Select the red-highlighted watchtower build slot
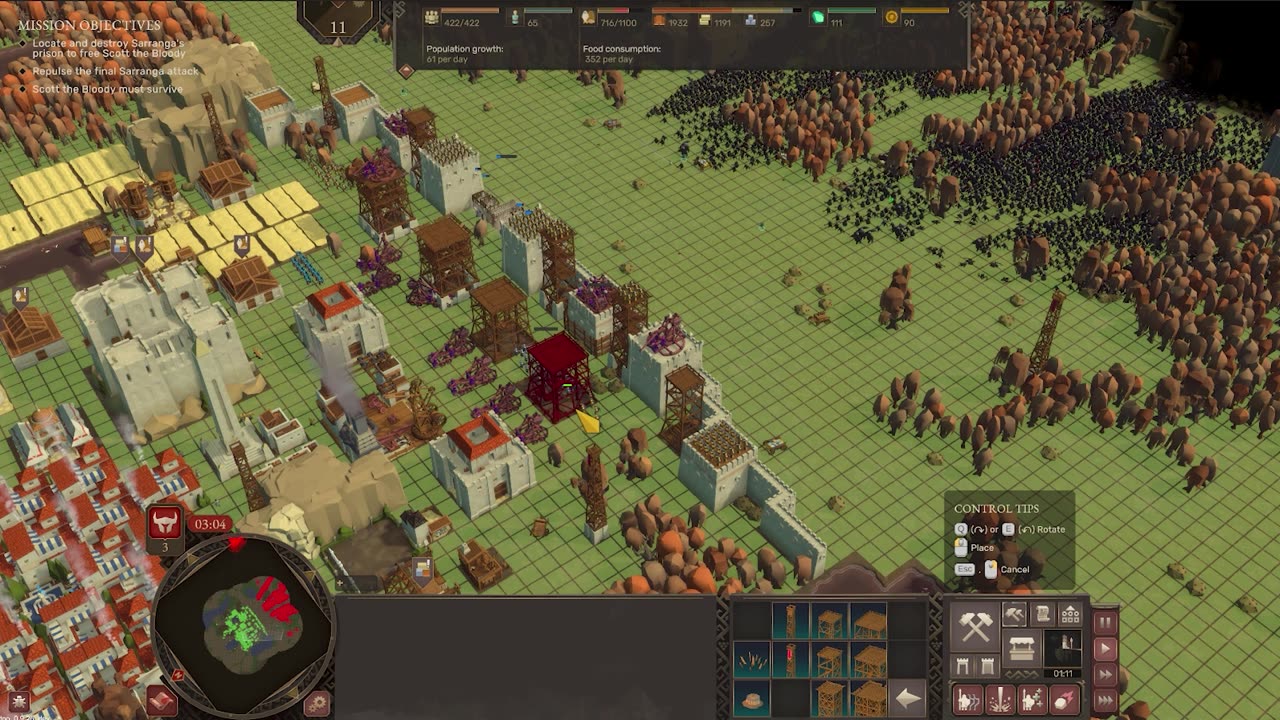Viewport: 1280px width, 720px height. coord(790,660)
